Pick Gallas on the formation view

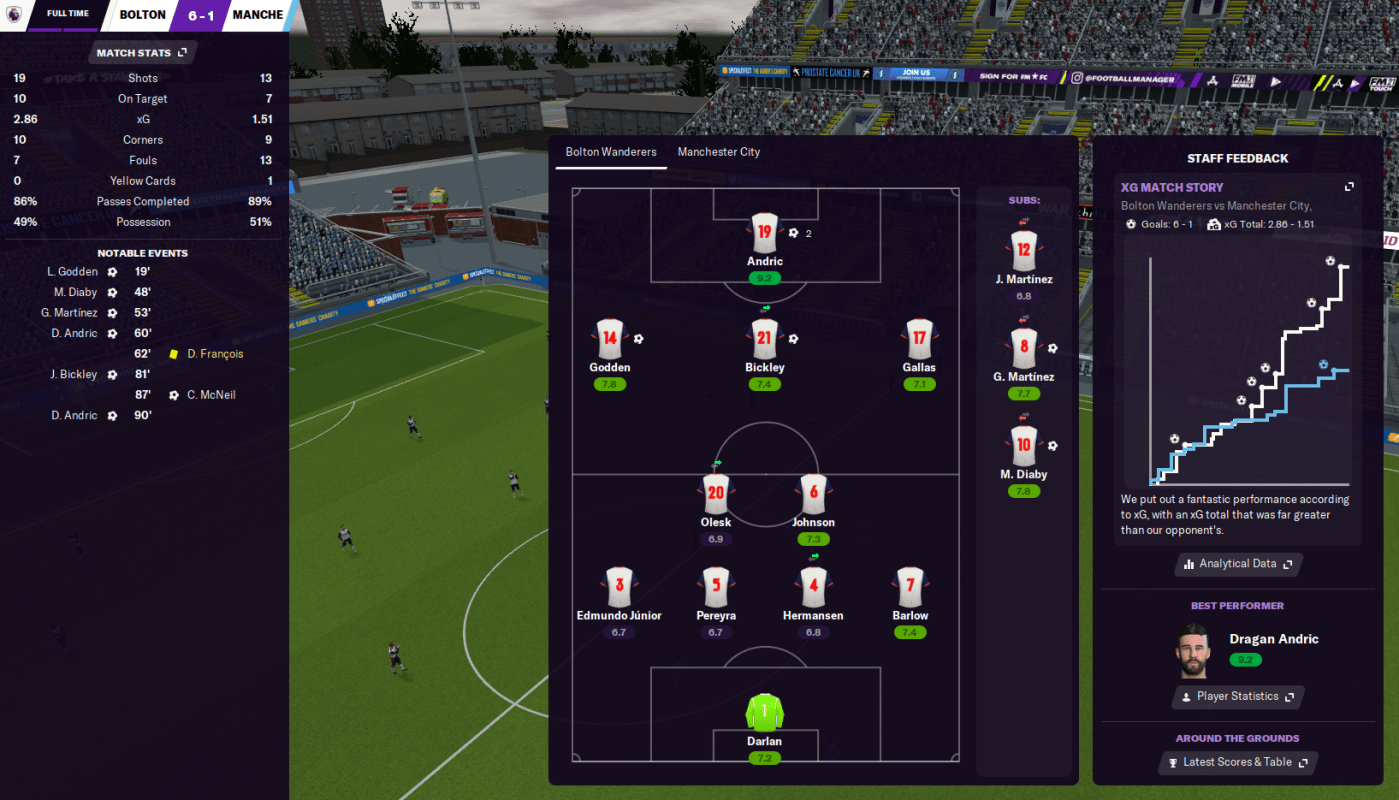tap(919, 339)
